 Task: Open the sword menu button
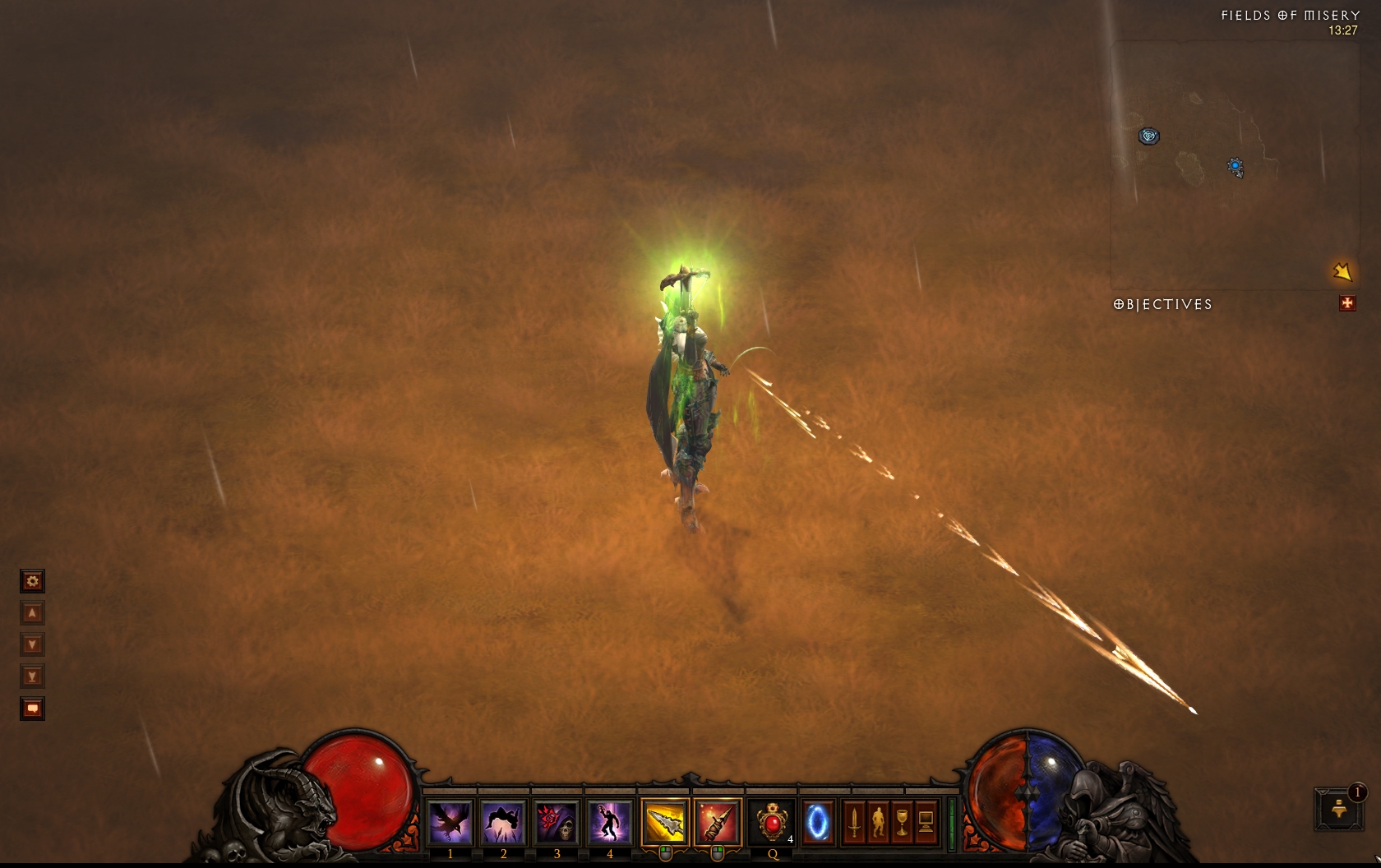tap(854, 821)
